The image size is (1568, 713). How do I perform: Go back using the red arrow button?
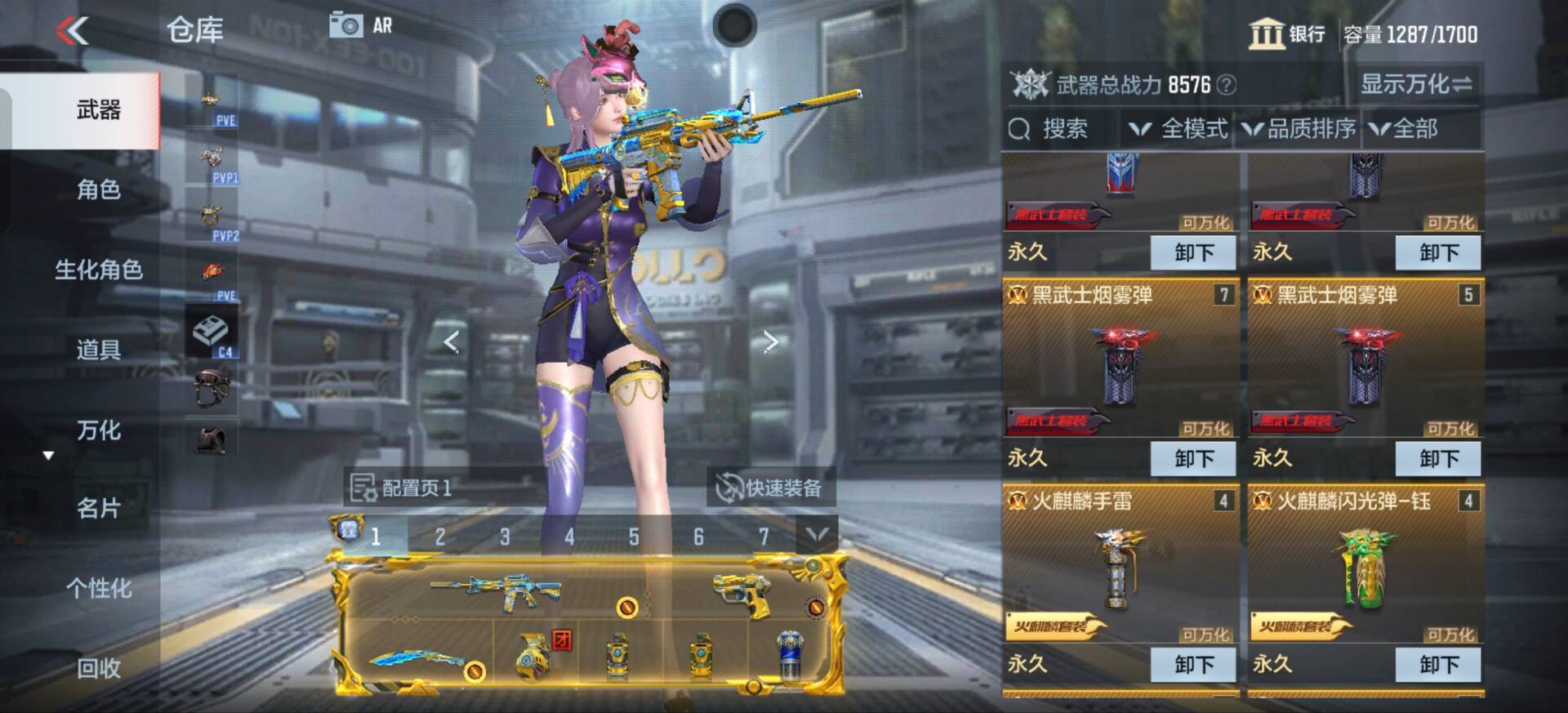pos(73,31)
